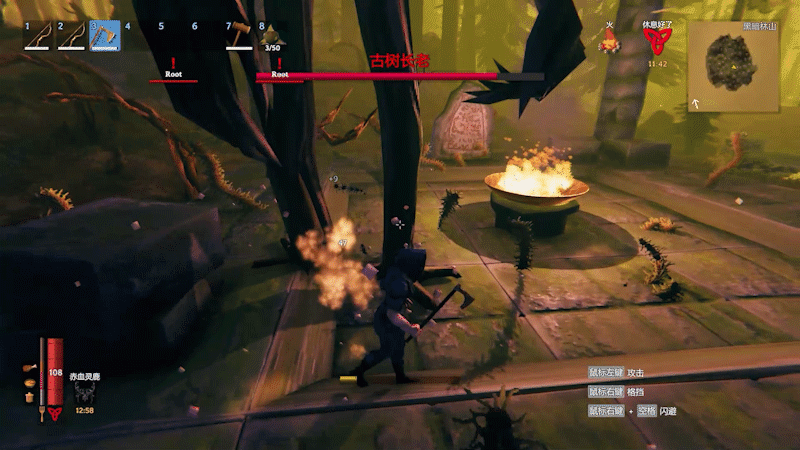Click the campfire status effect icon
Screen dimensions: 800x450
tap(606, 43)
